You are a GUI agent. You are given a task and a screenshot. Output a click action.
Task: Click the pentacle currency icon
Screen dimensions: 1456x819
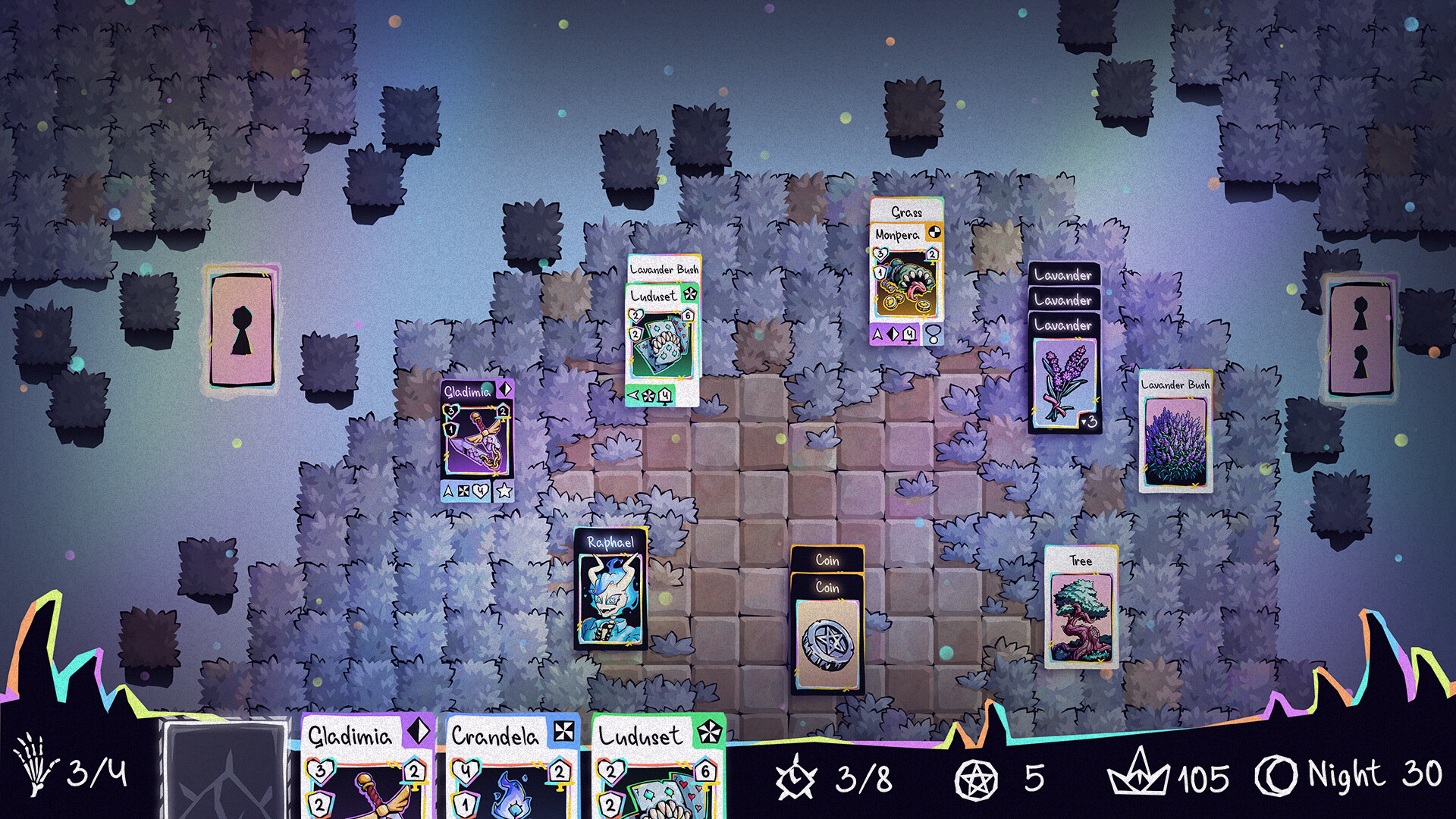click(975, 777)
